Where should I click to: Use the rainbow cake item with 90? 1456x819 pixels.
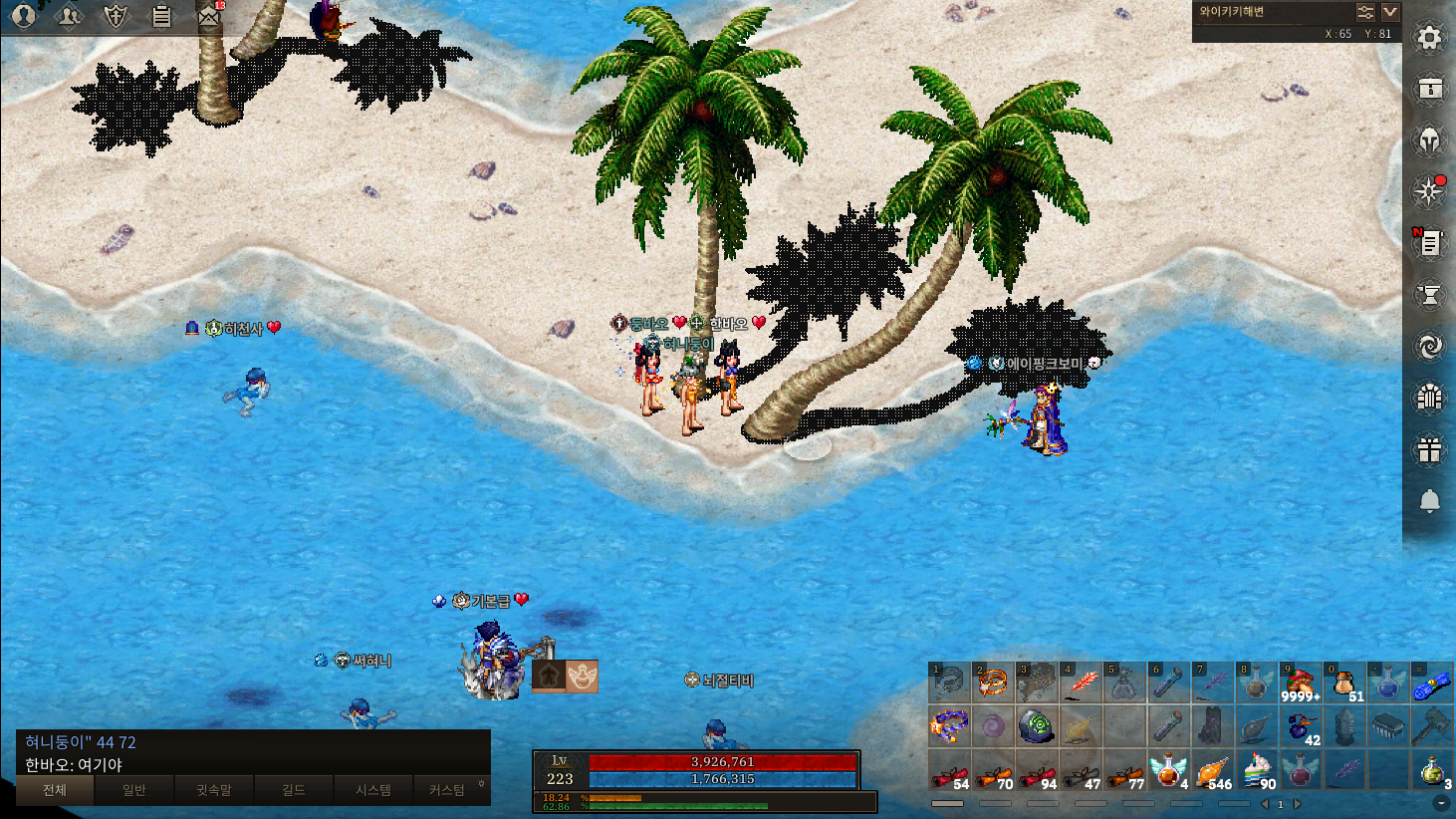pyautogui.click(x=1257, y=770)
